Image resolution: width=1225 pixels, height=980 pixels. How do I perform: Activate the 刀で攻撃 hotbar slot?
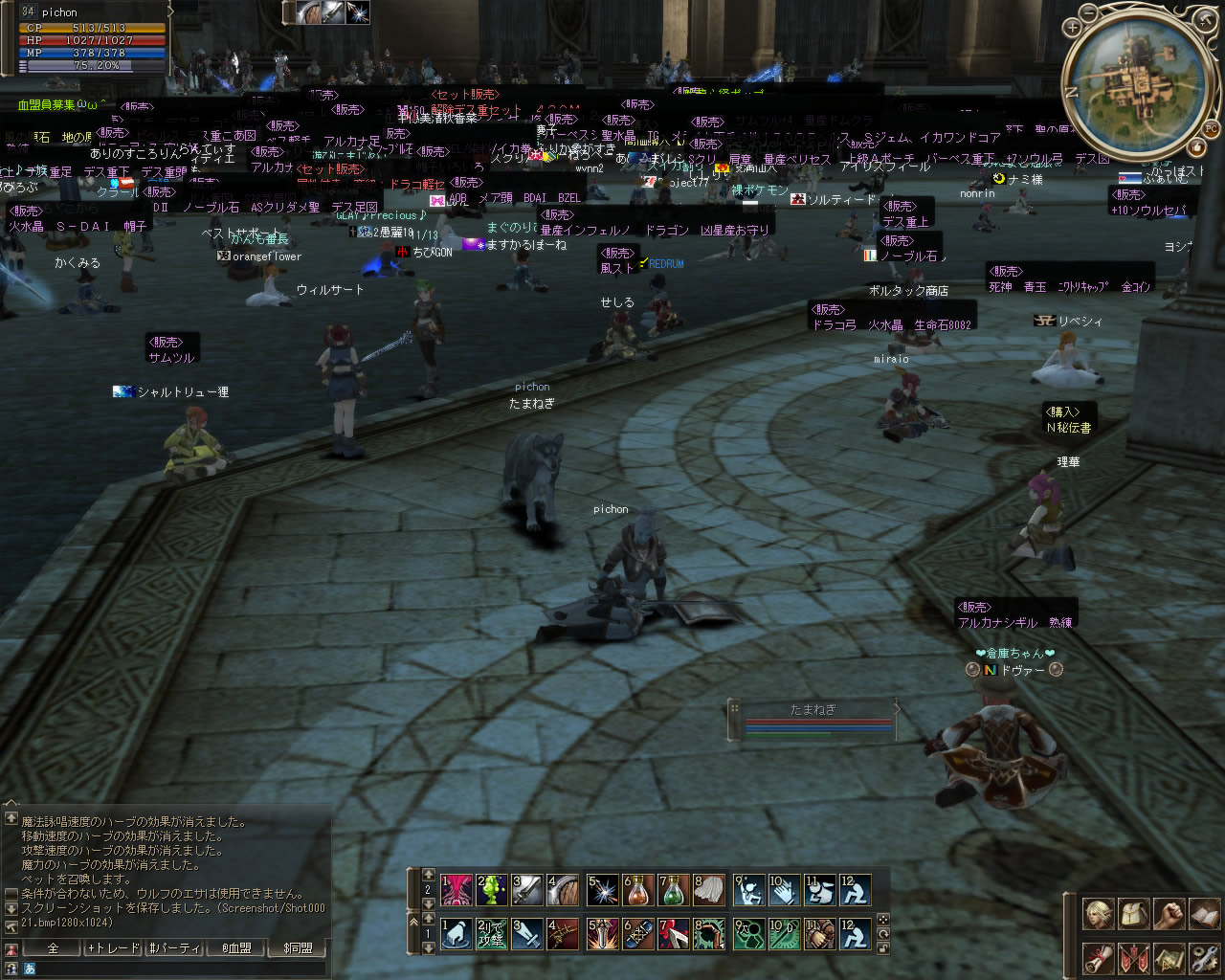point(491,934)
